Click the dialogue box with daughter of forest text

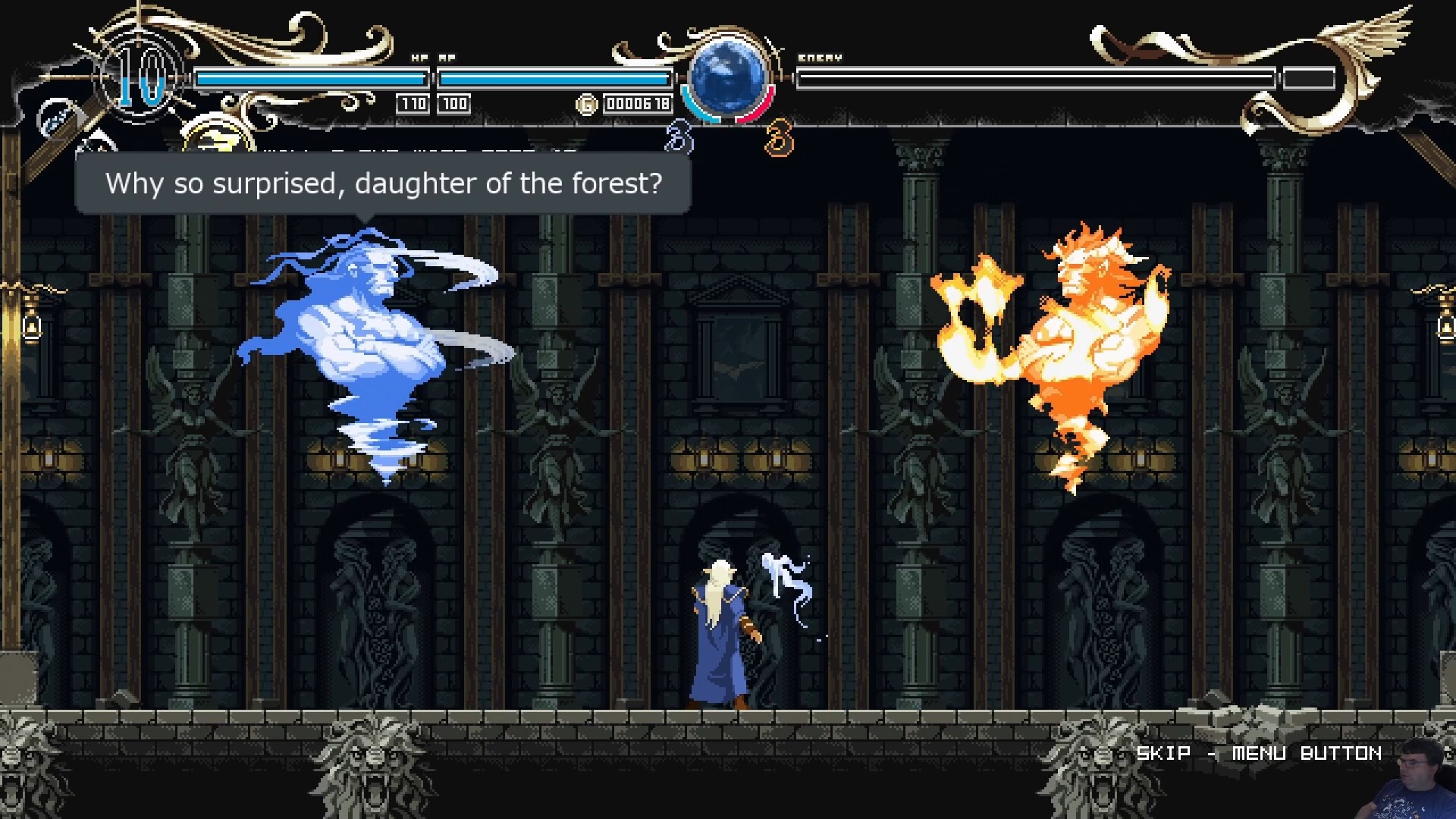tap(383, 183)
